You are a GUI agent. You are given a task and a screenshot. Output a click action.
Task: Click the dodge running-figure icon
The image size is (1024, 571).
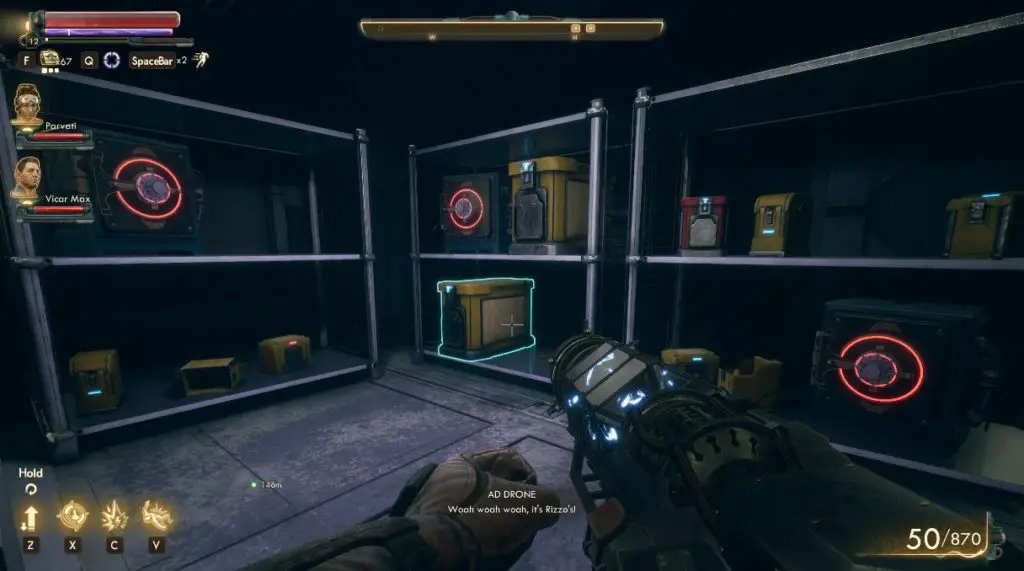200,60
